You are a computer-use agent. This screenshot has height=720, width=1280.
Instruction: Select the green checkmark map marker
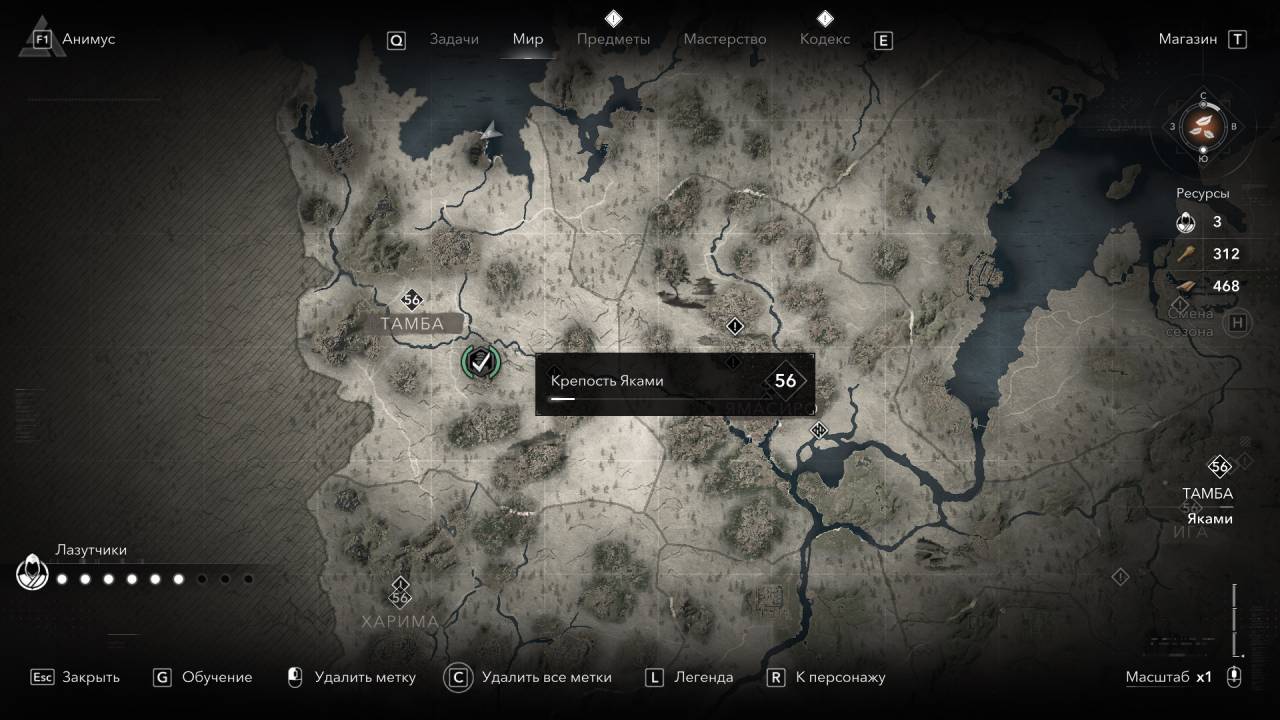(481, 362)
